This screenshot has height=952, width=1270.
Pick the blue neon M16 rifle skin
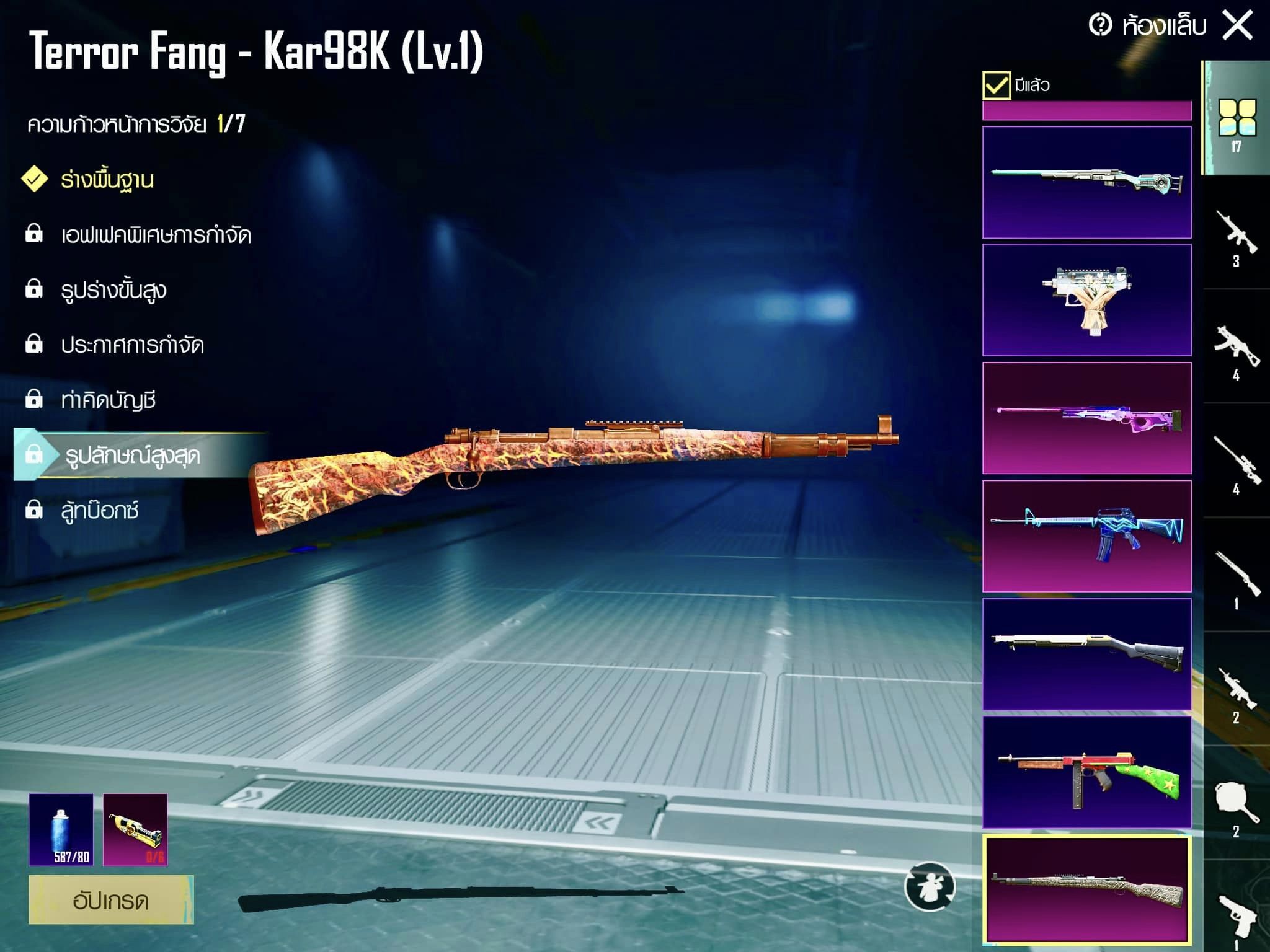[x=1086, y=536]
